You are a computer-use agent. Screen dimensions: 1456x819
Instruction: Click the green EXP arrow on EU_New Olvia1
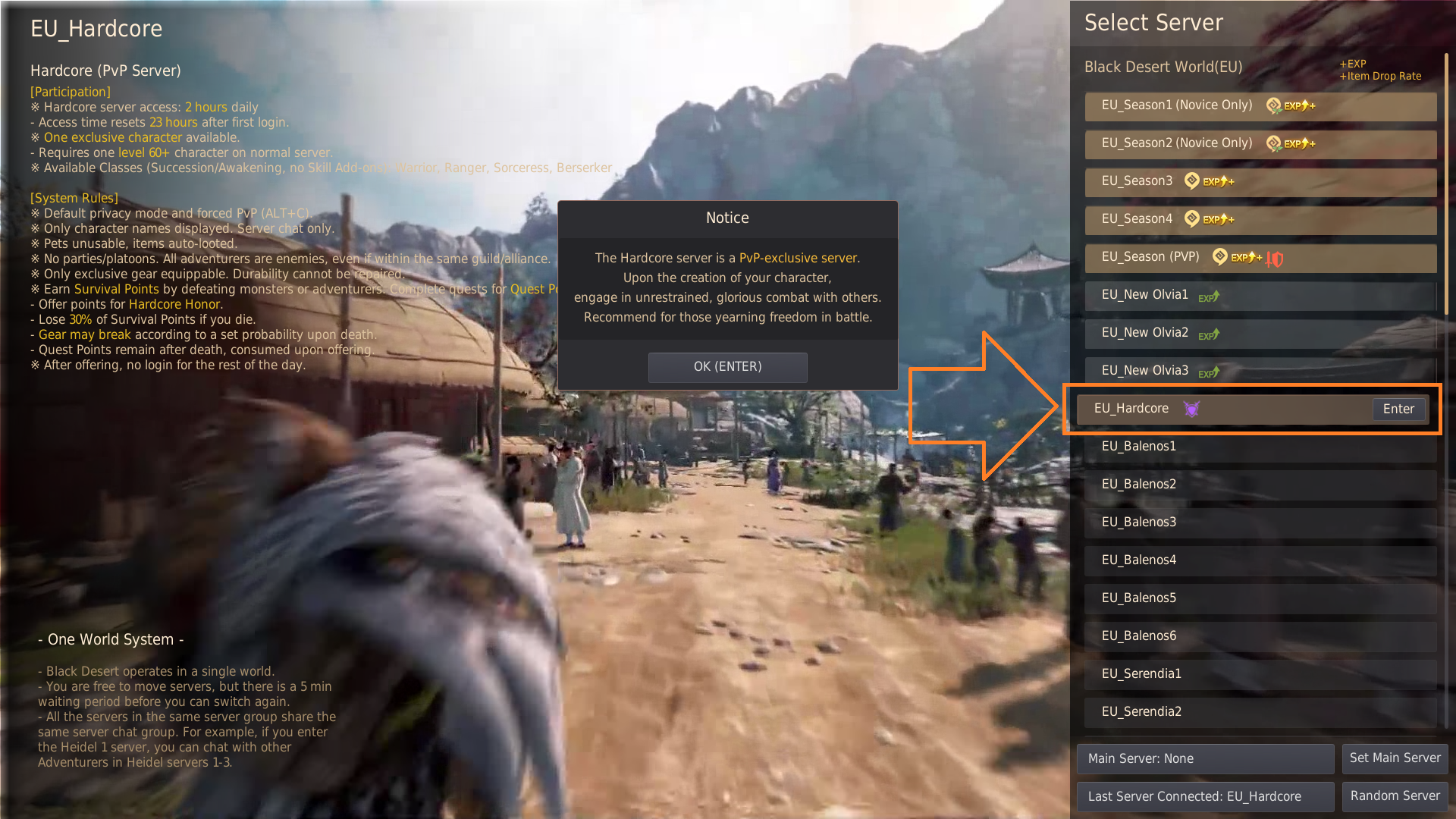pos(1209,297)
